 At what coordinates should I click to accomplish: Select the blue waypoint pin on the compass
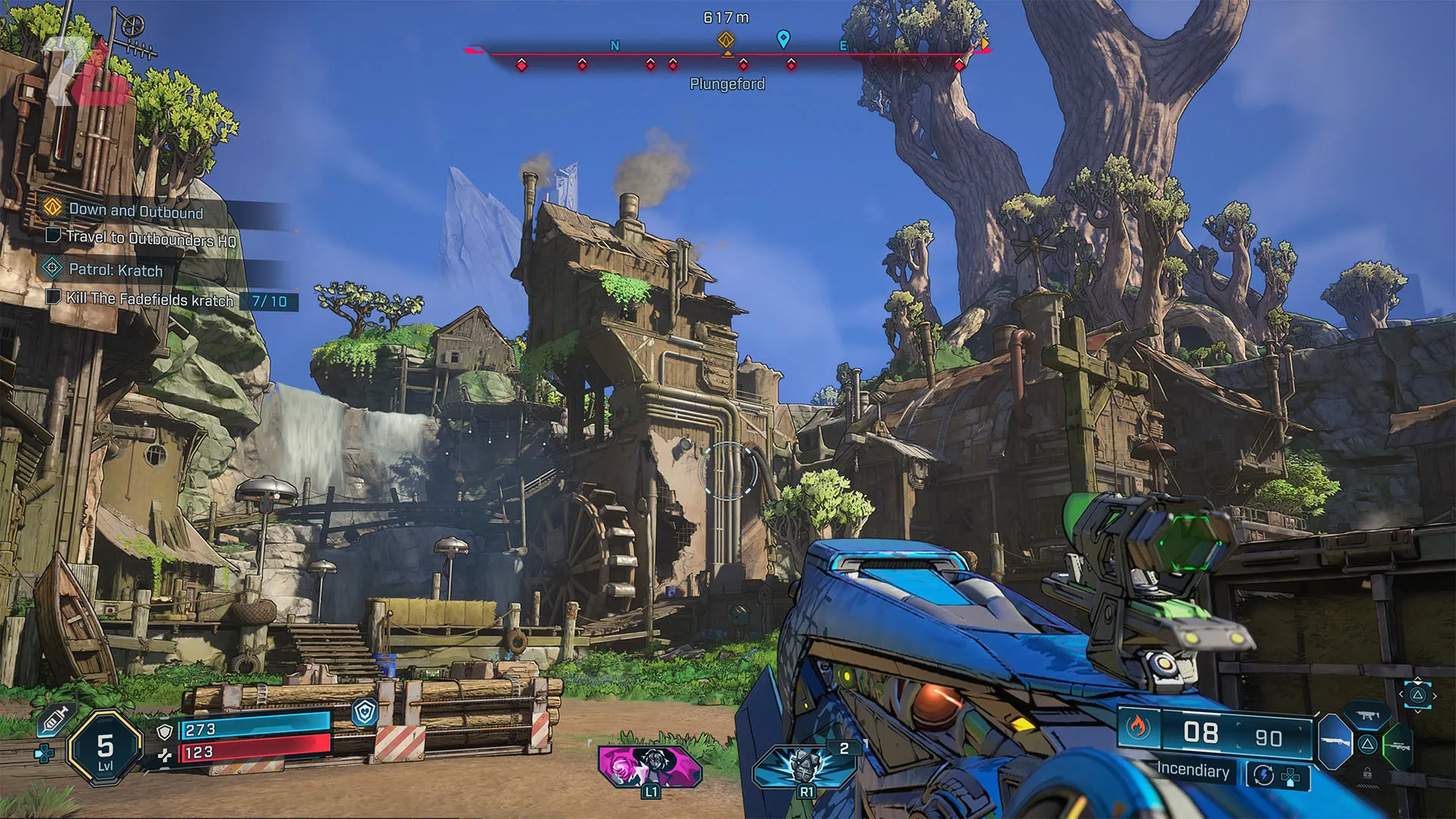coord(783,39)
